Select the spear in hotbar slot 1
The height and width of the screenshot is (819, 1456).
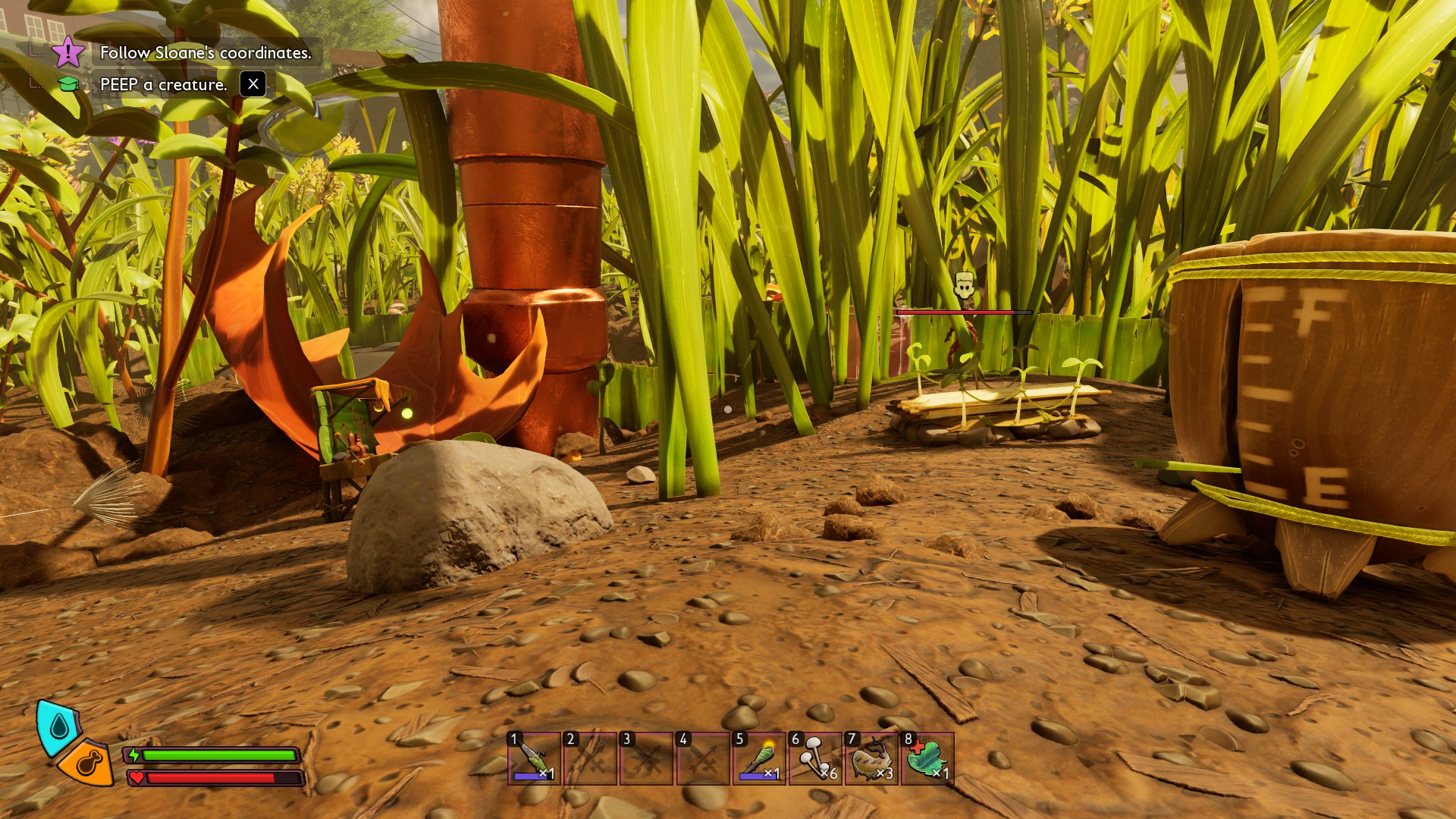[535, 758]
